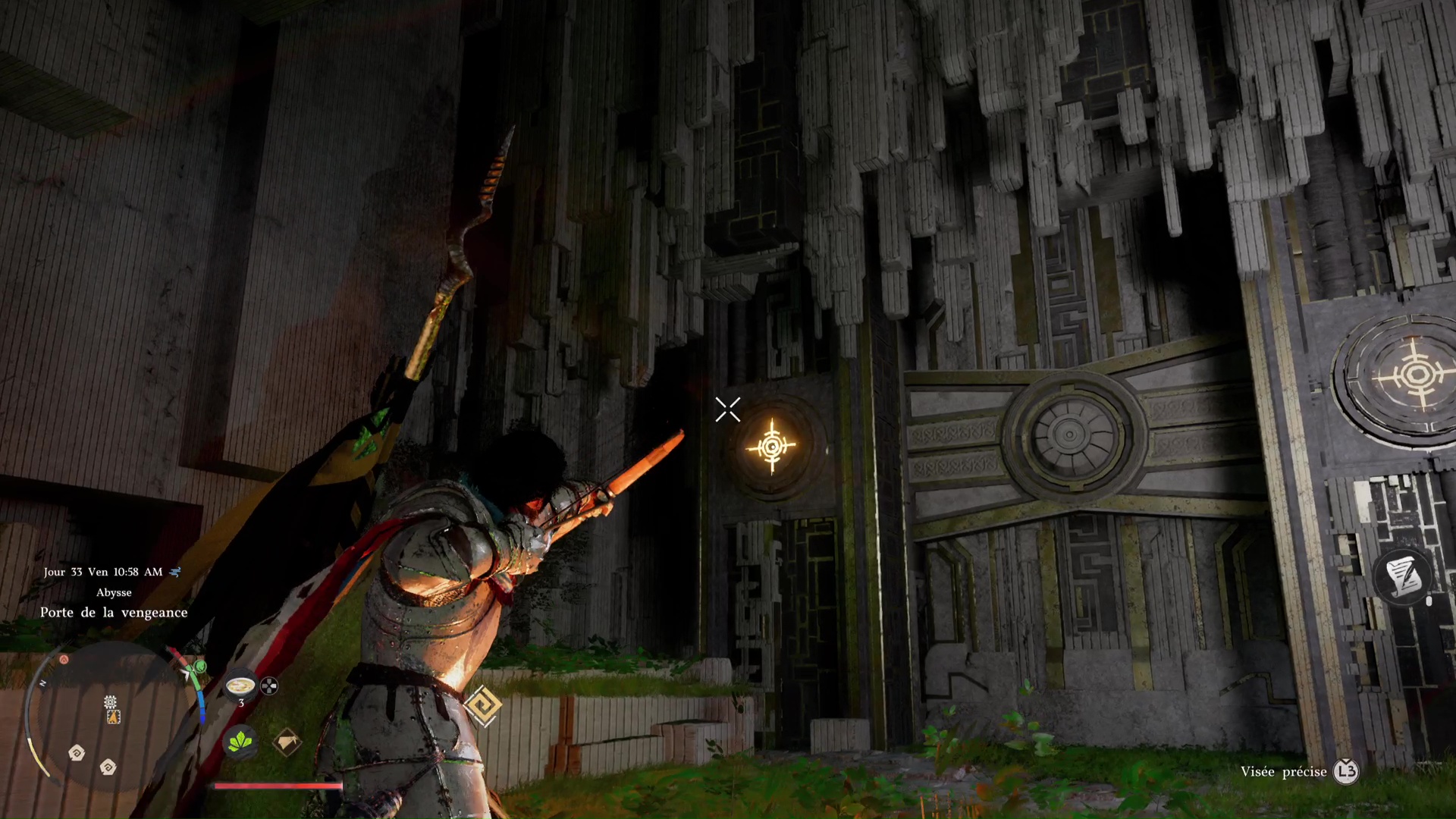This screenshot has height=819, width=1456.
Task: Select the diamond-framed arrow icon
Action: pyautogui.click(x=287, y=742)
